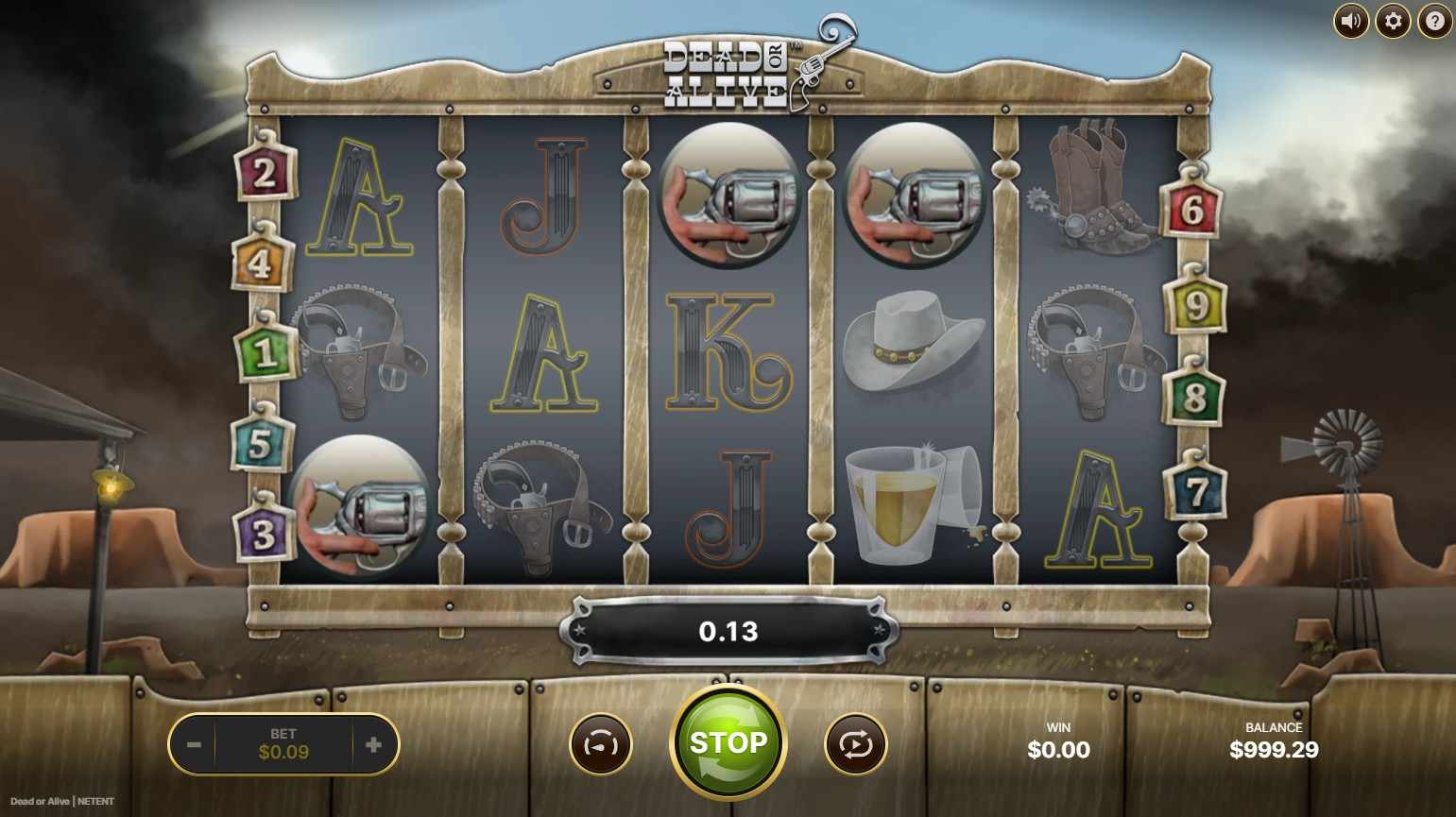Viewport: 1456px width, 817px height.
Task: Select the orange payline 4 tag
Action: (x=260, y=264)
